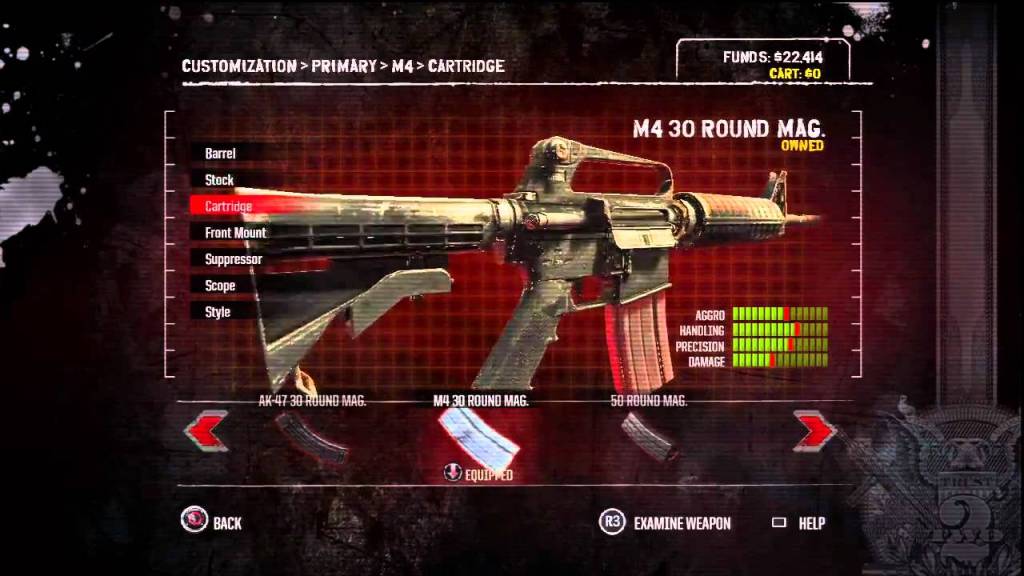Image resolution: width=1024 pixels, height=576 pixels.
Task: Select the Suppressor category
Action: (234, 259)
